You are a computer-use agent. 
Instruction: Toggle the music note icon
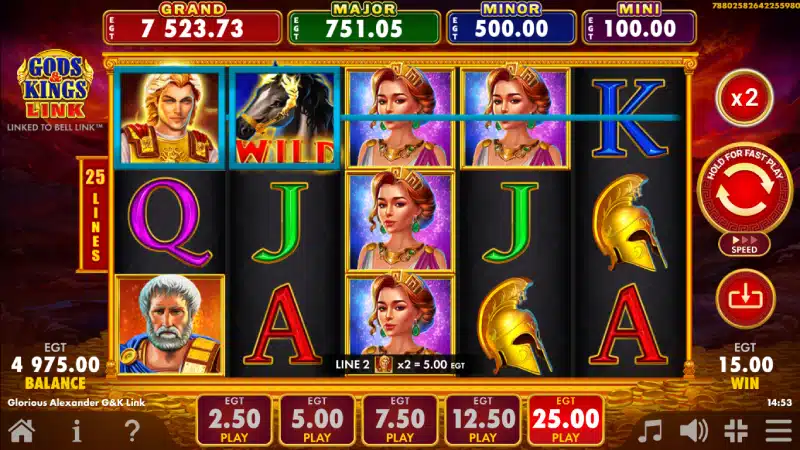point(651,431)
